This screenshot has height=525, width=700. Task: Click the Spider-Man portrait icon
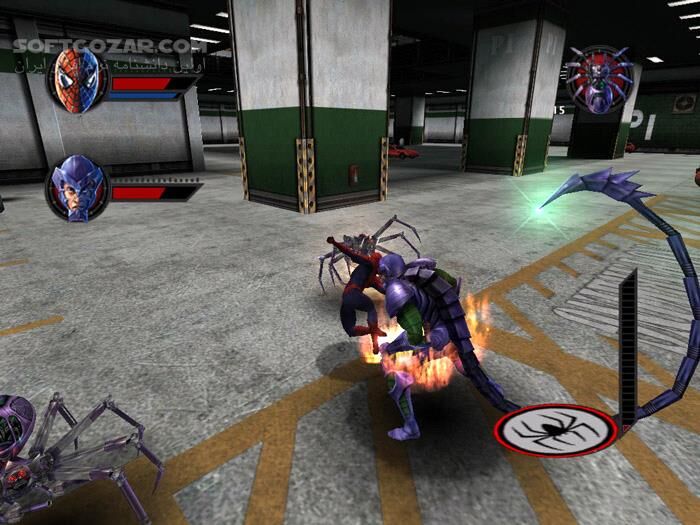(78, 79)
